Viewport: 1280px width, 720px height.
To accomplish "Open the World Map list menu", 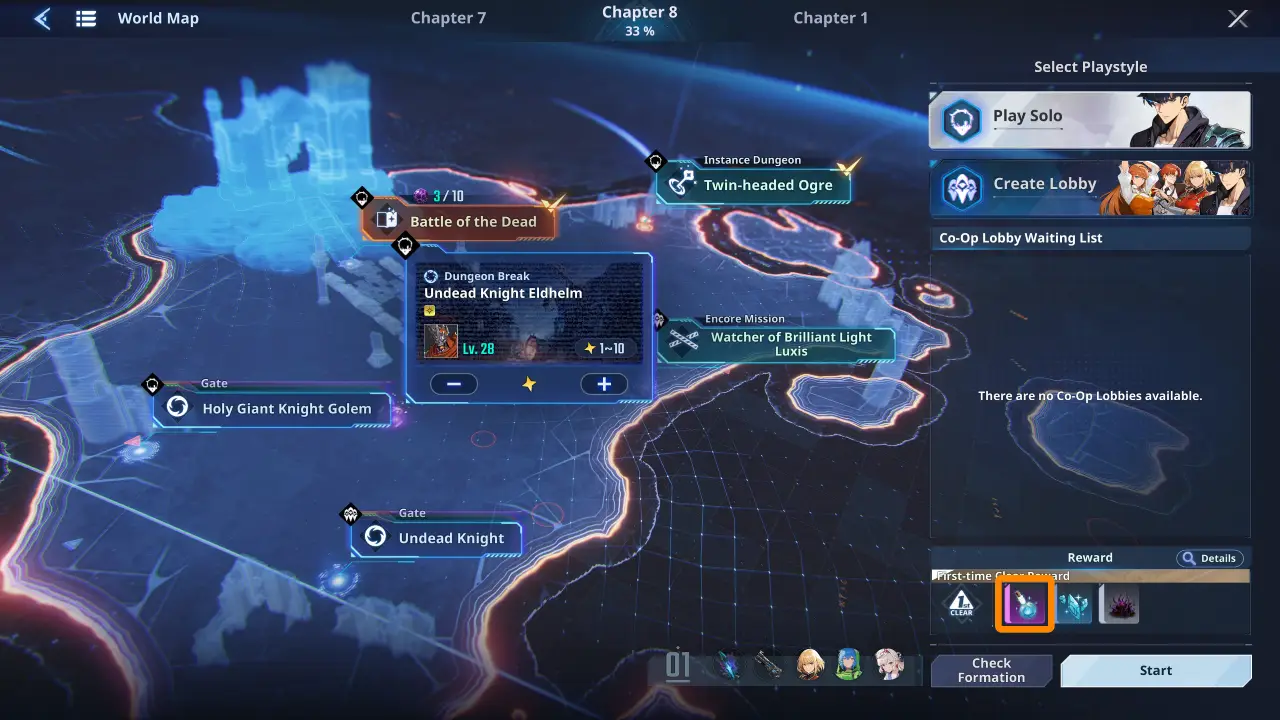I will (86, 18).
